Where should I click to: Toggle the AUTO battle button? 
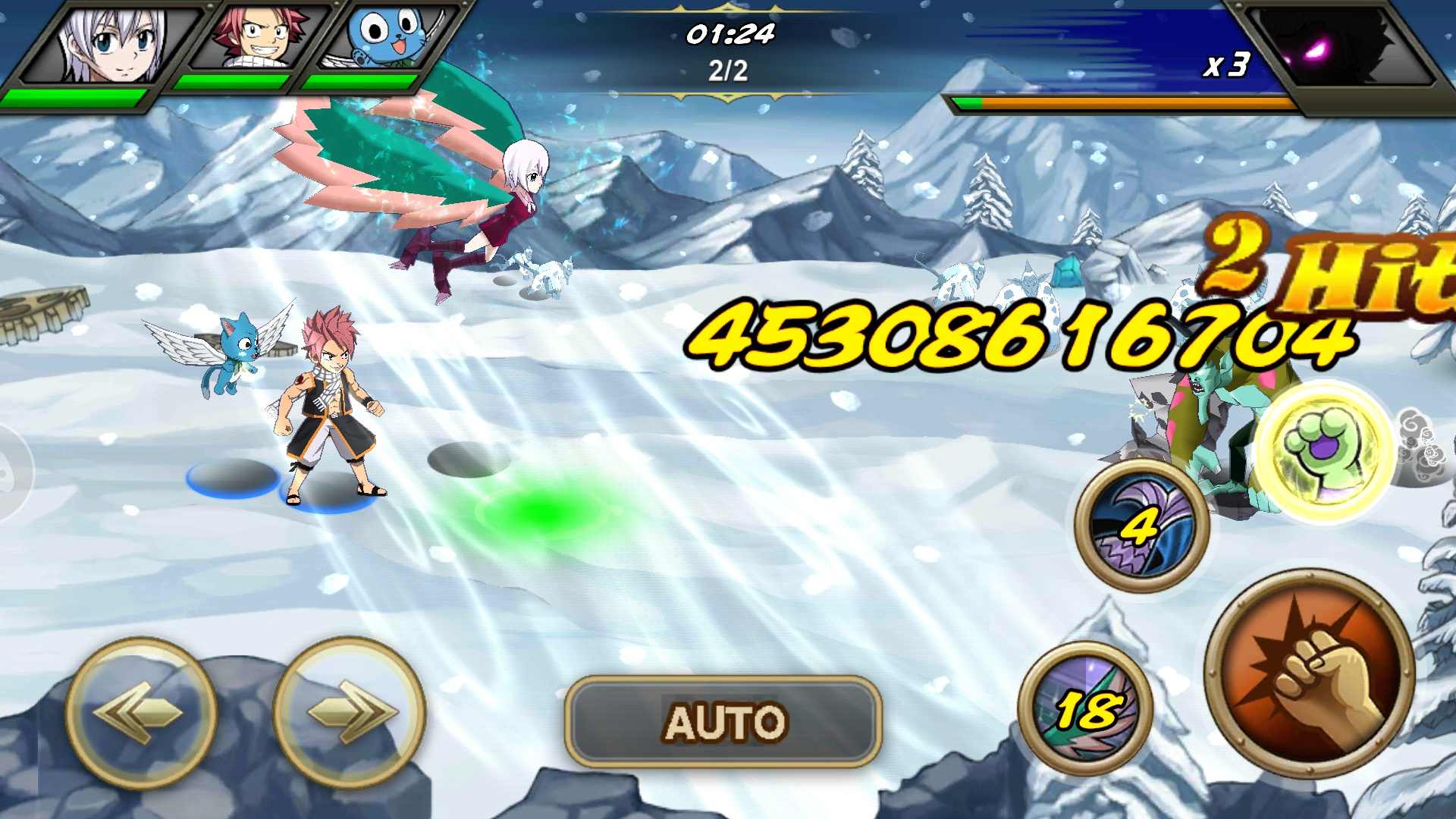click(723, 721)
